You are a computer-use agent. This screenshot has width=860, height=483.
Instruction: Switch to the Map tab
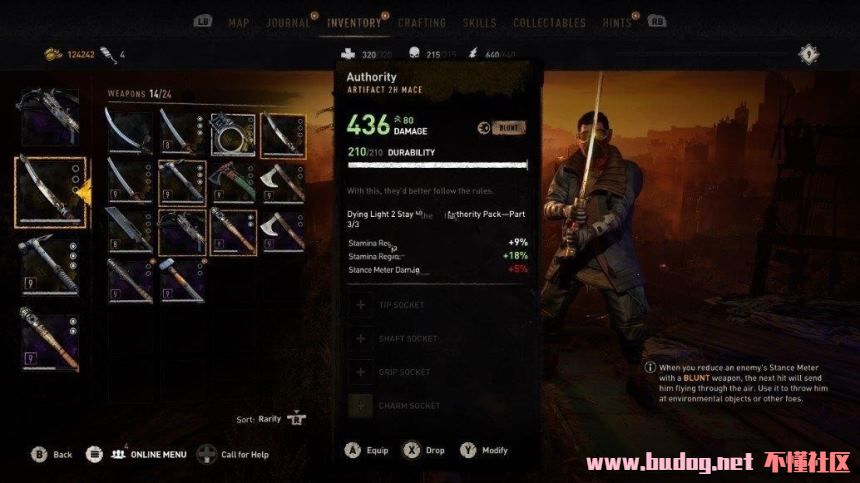[x=239, y=23]
